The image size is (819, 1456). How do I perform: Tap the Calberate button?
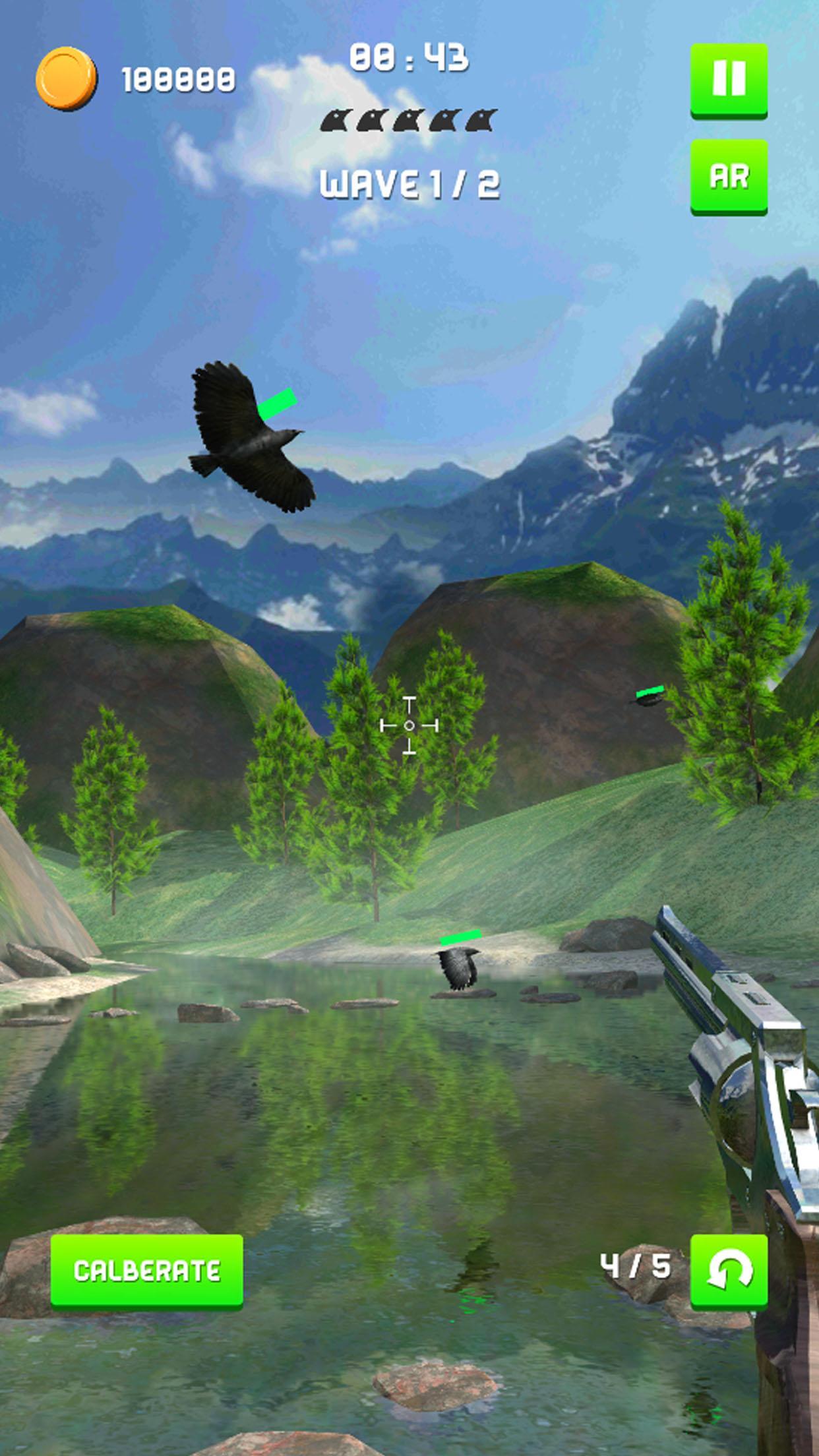coord(147,1269)
